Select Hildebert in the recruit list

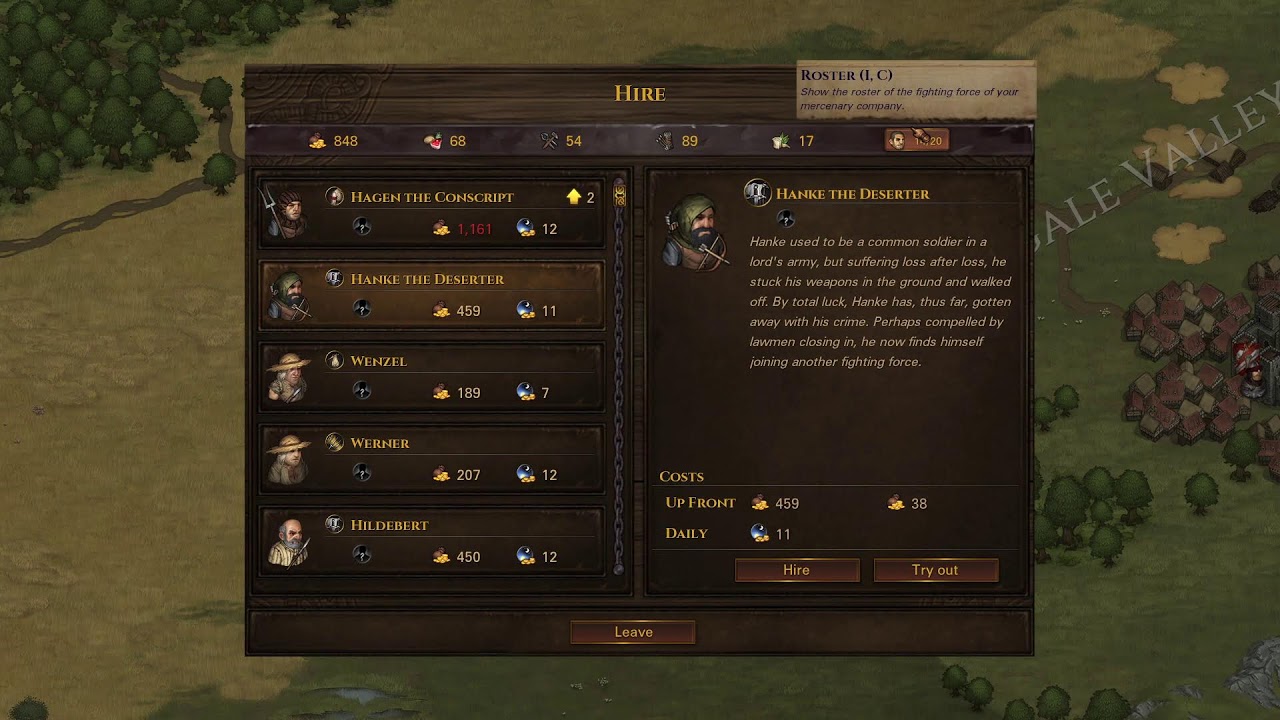pos(432,541)
